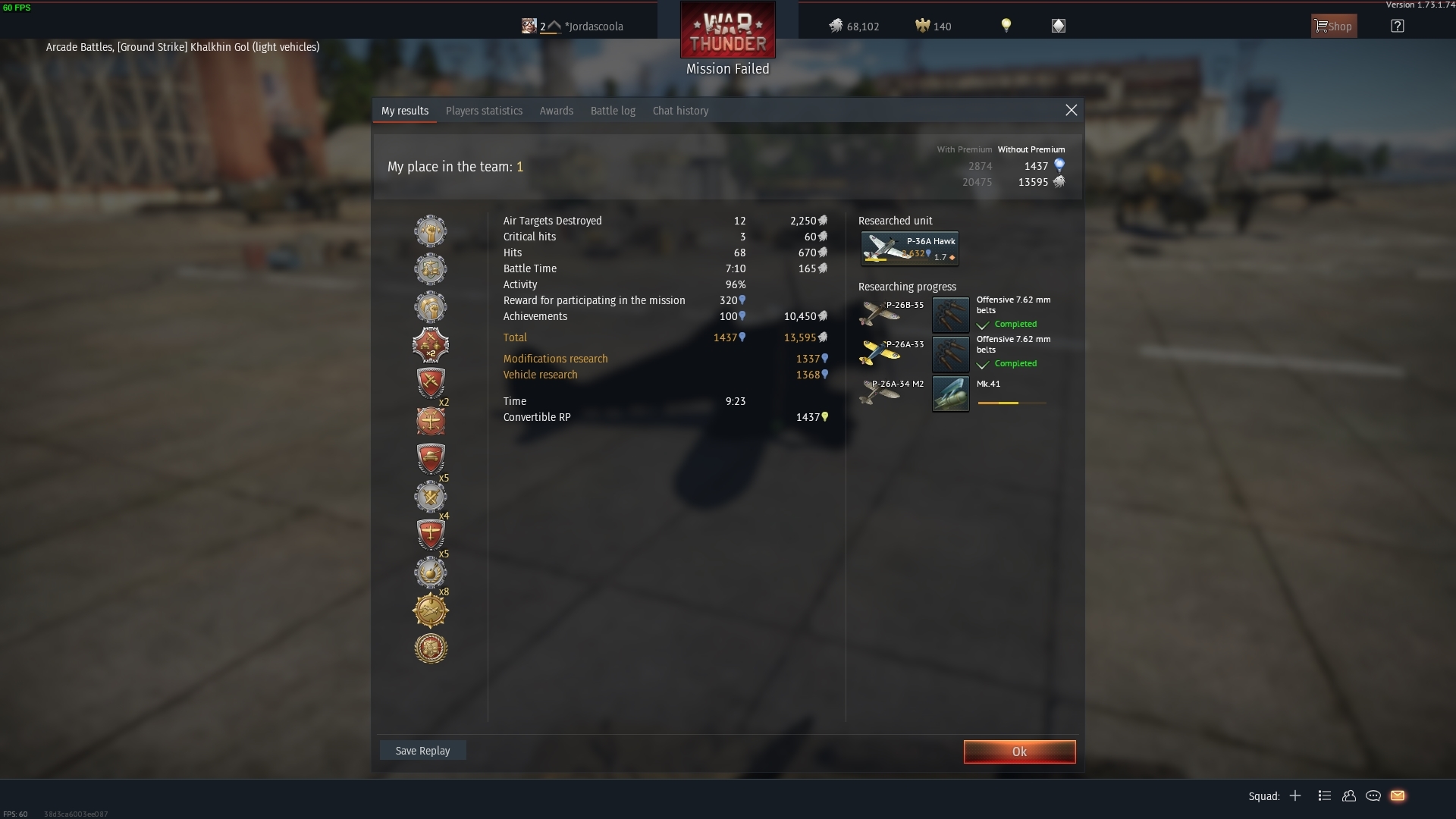Click the help question mark icon
Viewport: 1456px width, 819px height.
click(1399, 26)
